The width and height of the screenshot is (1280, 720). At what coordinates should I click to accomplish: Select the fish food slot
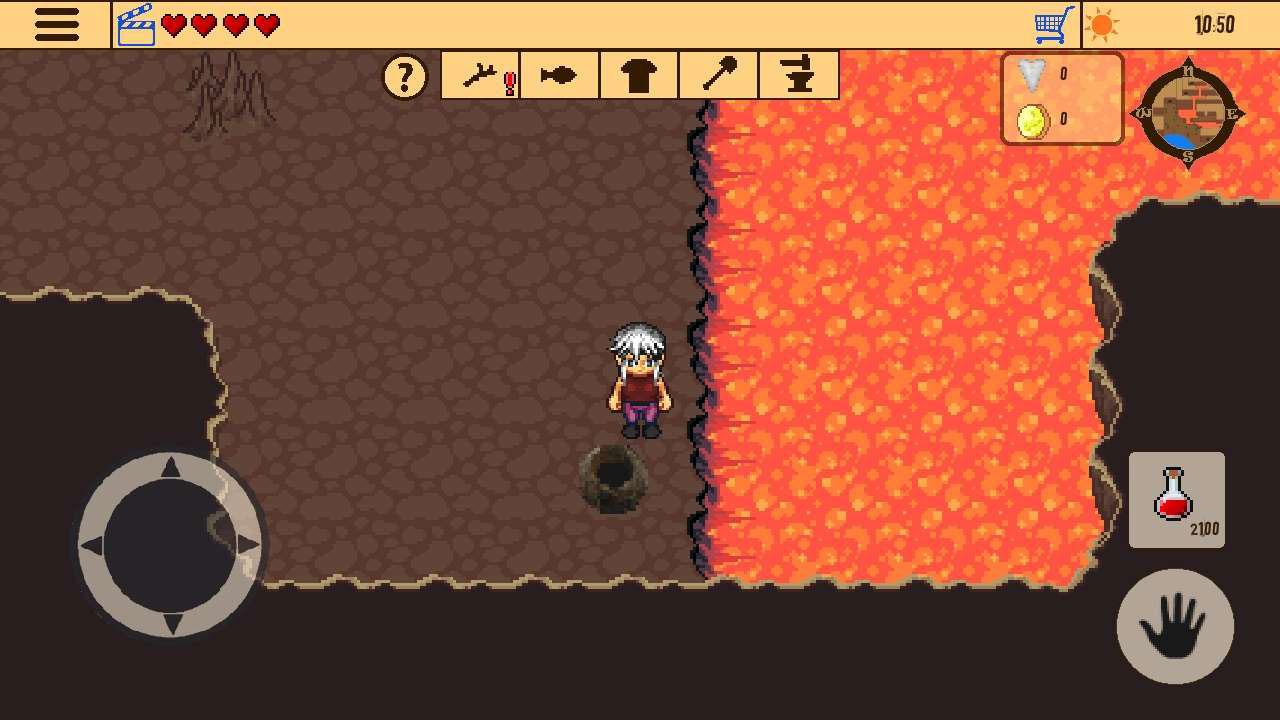[x=558, y=75]
